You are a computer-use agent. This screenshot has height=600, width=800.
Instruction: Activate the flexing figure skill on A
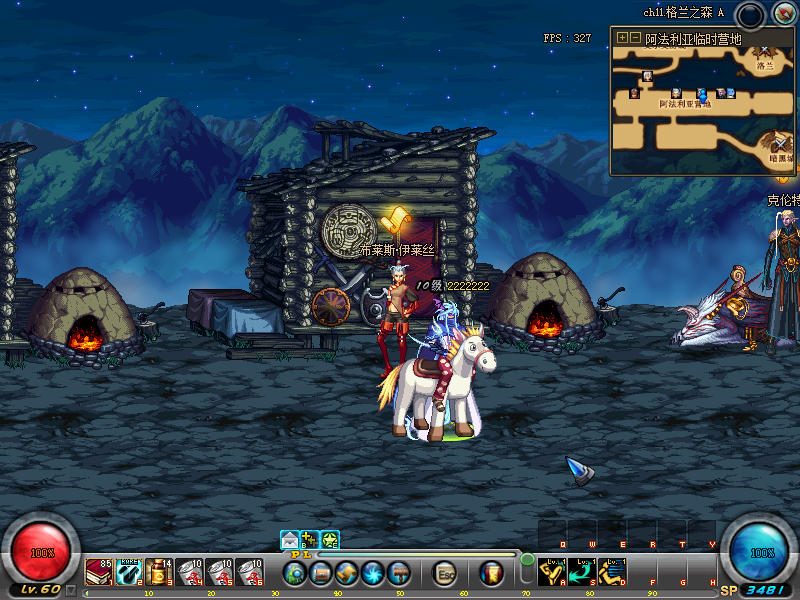pos(552,571)
